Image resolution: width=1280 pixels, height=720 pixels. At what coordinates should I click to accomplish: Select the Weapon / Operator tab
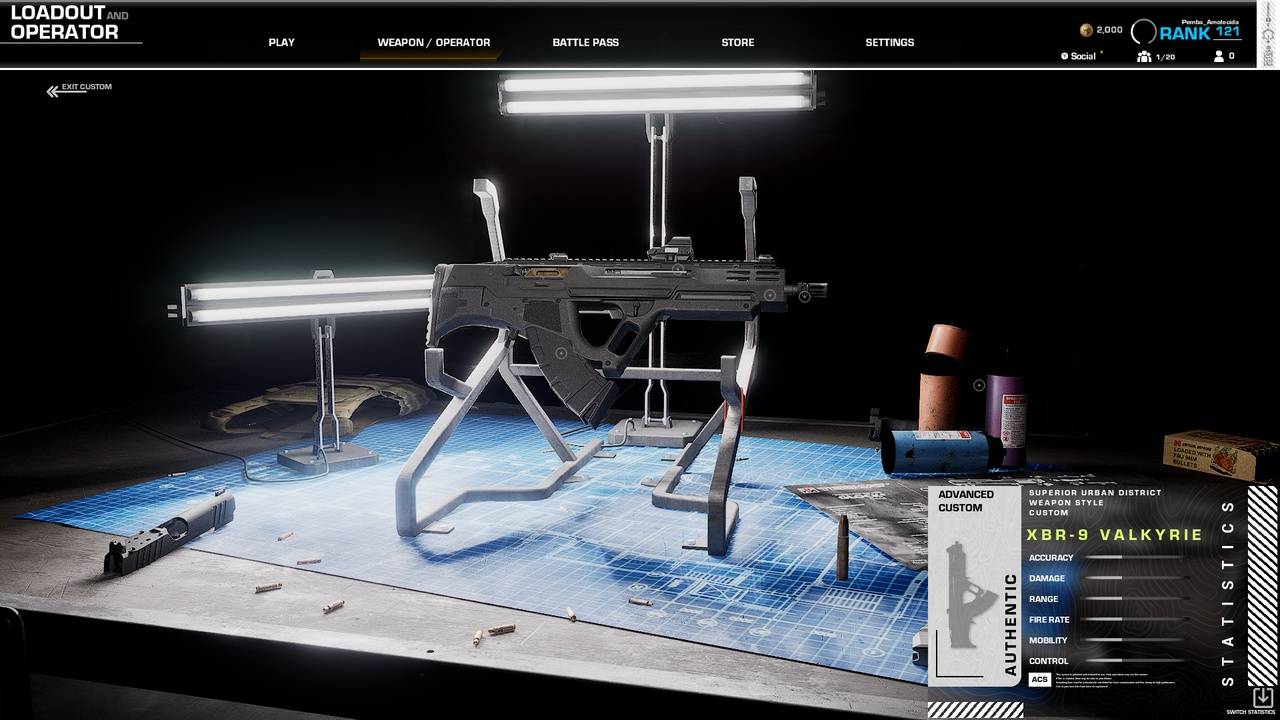pos(433,43)
